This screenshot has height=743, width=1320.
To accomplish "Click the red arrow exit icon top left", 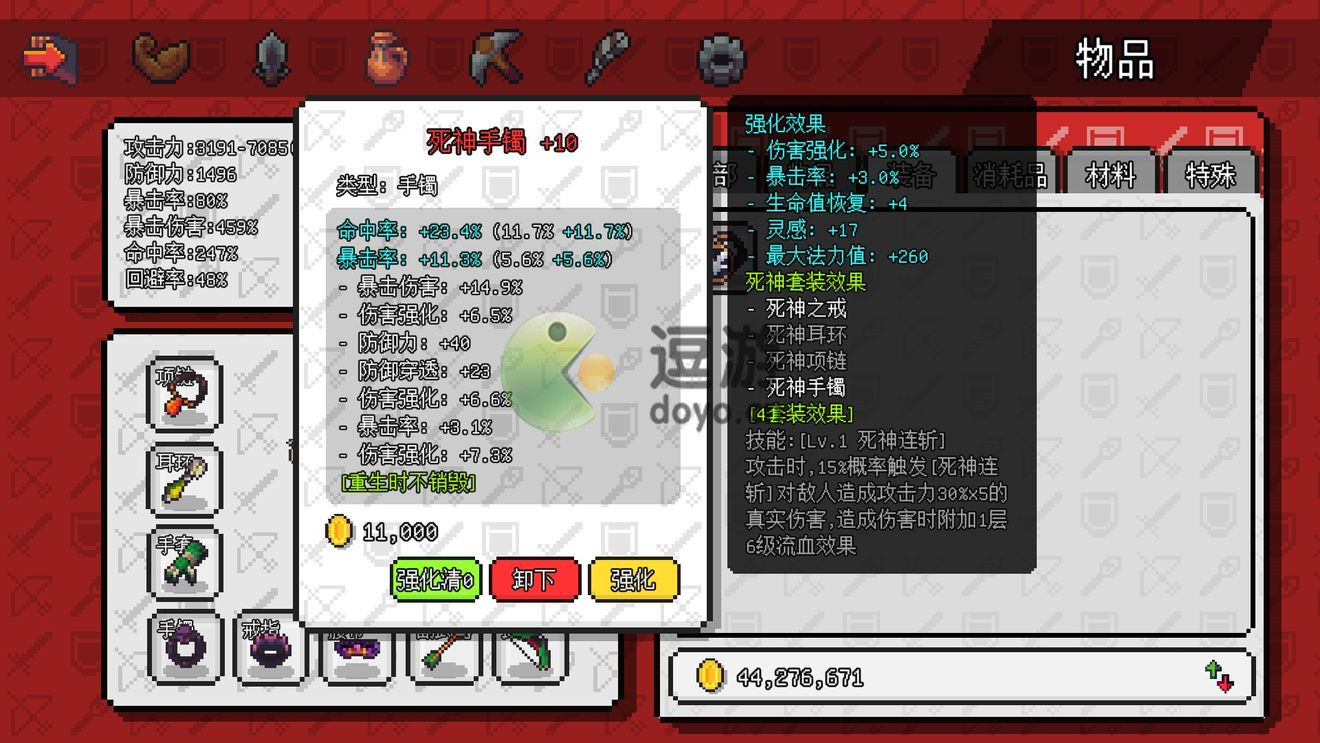I will [x=48, y=57].
